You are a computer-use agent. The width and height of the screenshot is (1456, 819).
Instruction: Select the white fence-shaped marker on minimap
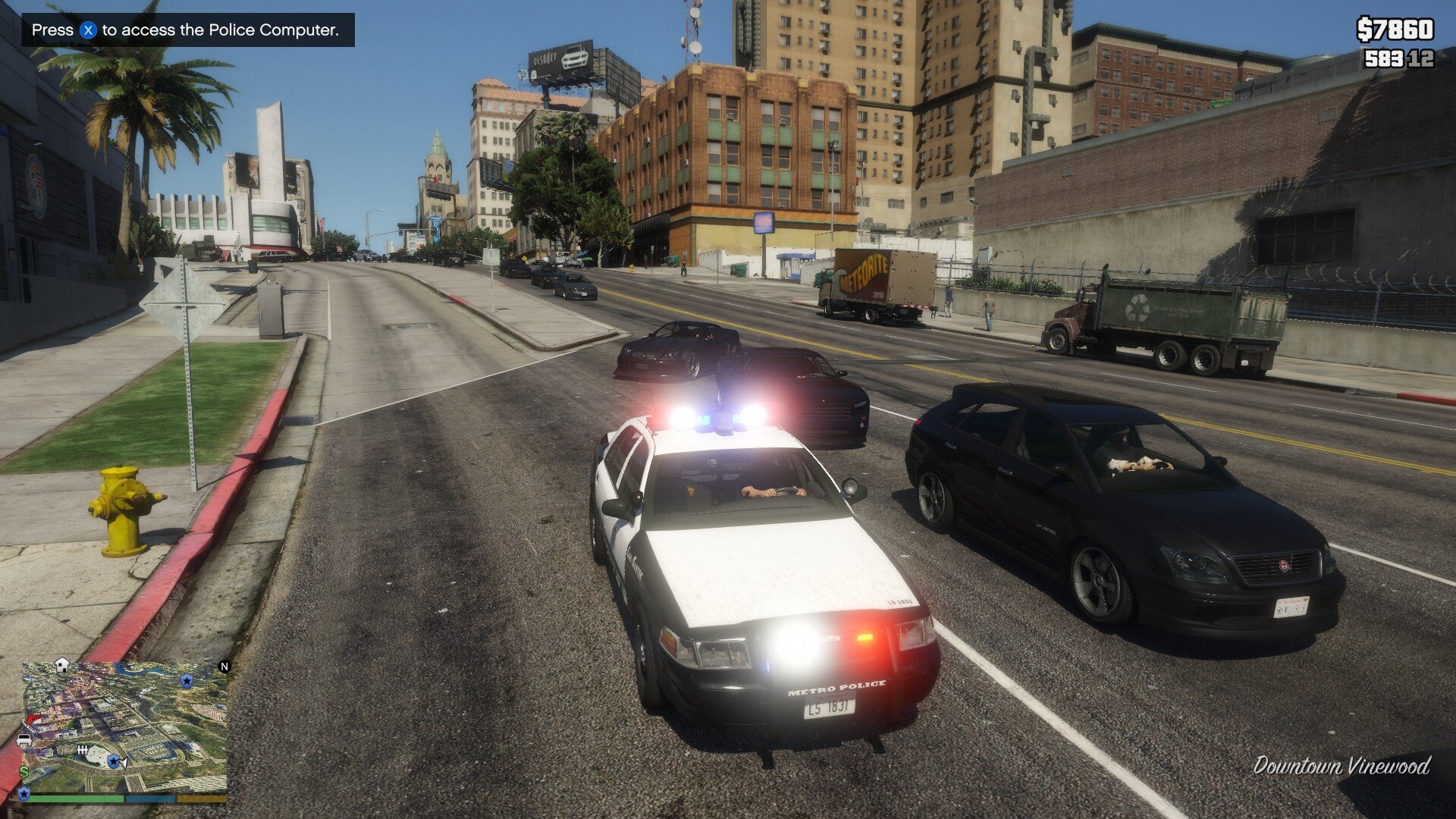[83, 750]
